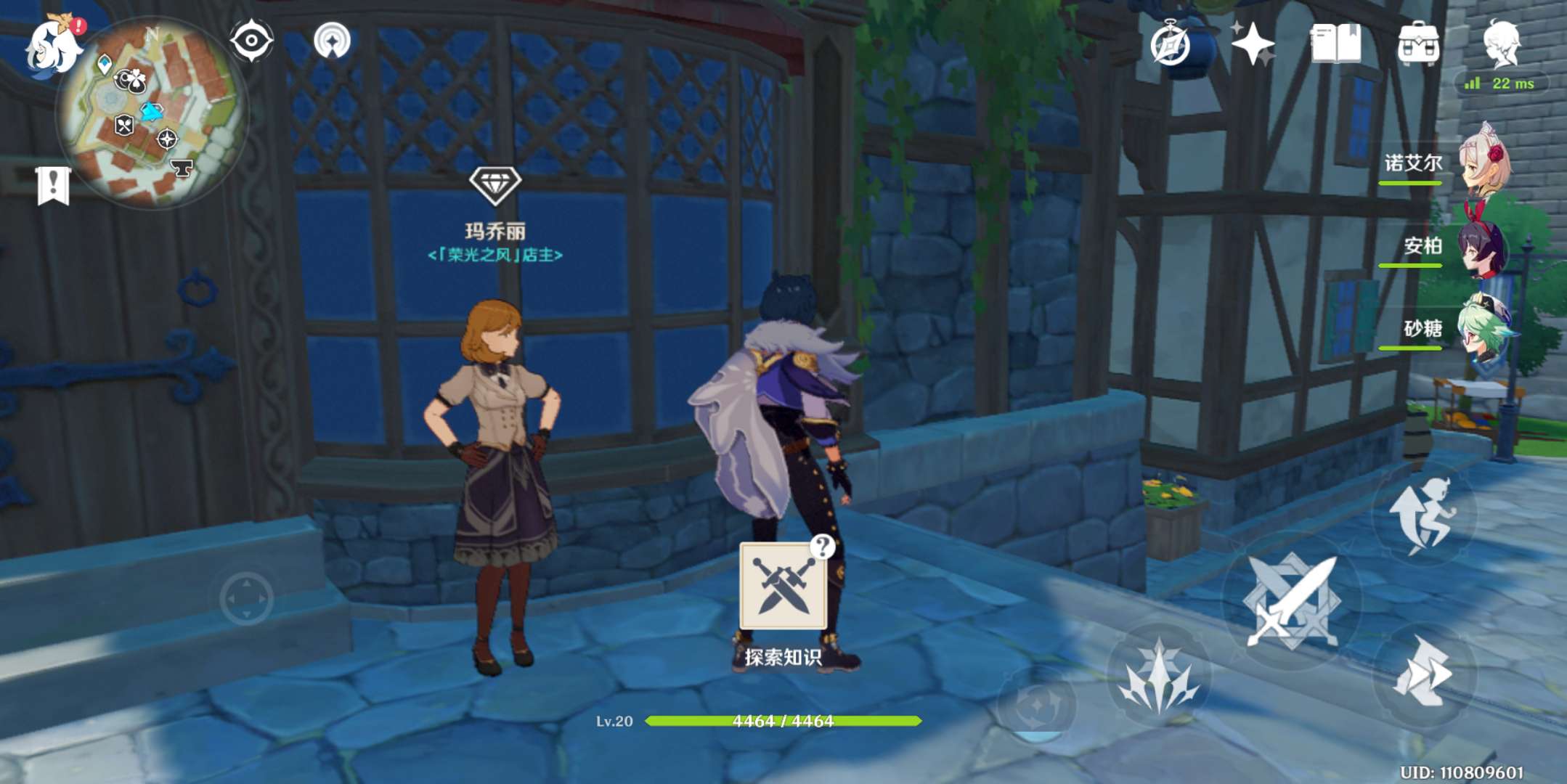
Task: Toggle elemental sight eye icon
Action: [x=251, y=41]
